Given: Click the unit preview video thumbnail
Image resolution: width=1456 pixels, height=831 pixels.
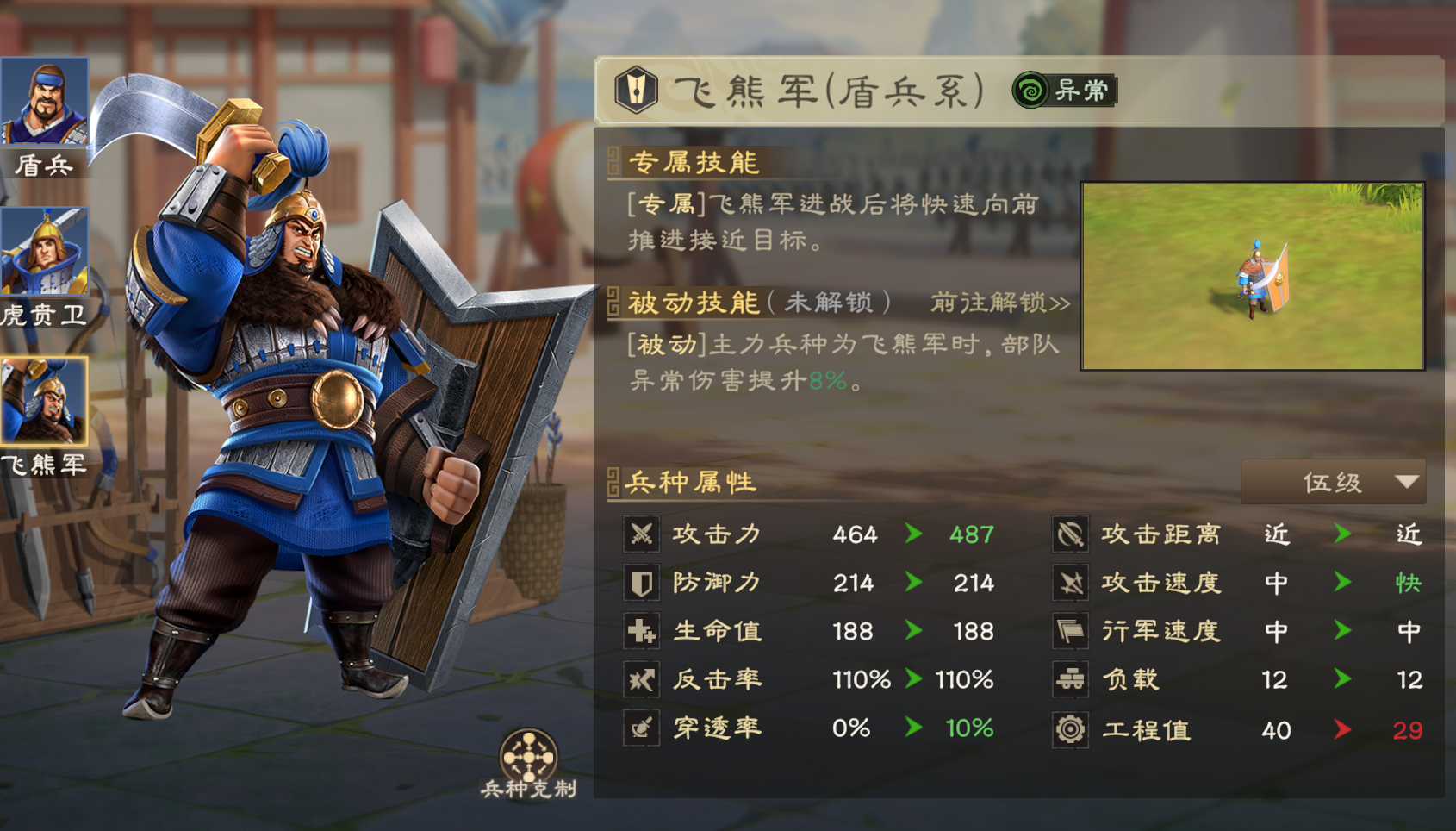Looking at the screenshot, I should pyautogui.click(x=1254, y=274).
